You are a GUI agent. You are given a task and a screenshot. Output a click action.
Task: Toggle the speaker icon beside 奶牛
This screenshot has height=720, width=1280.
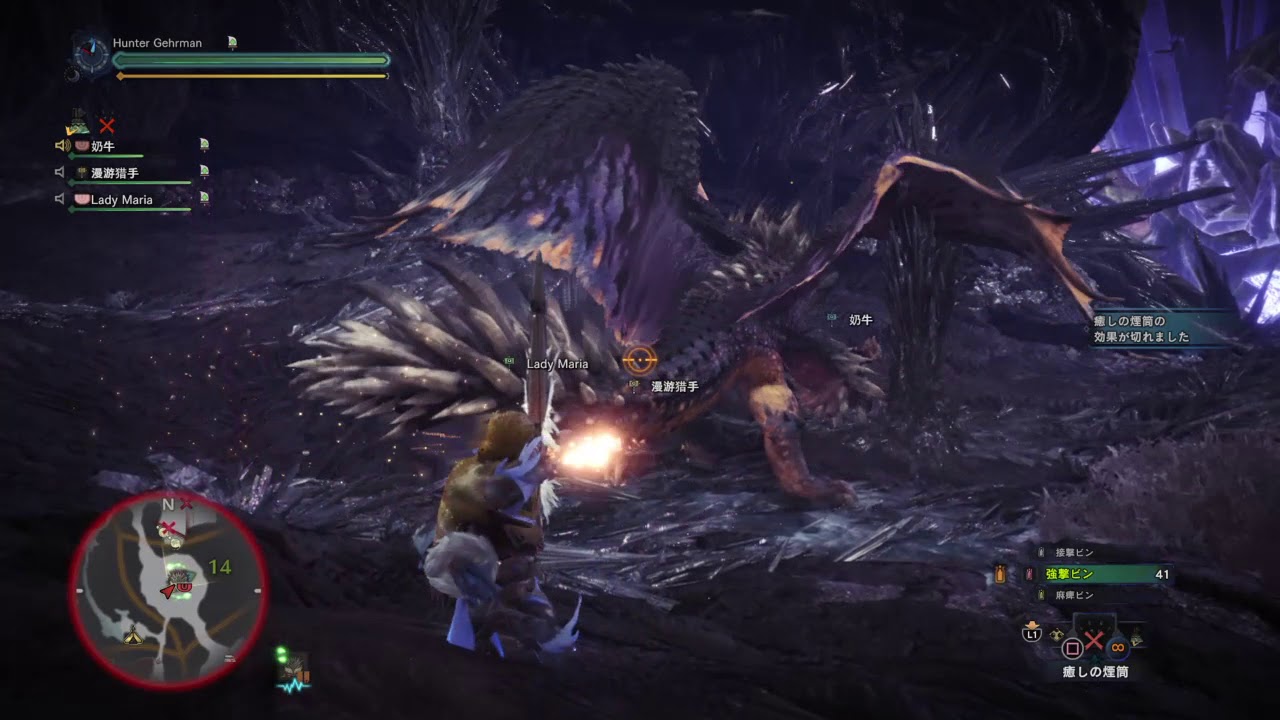pyautogui.click(x=61, y=146)
